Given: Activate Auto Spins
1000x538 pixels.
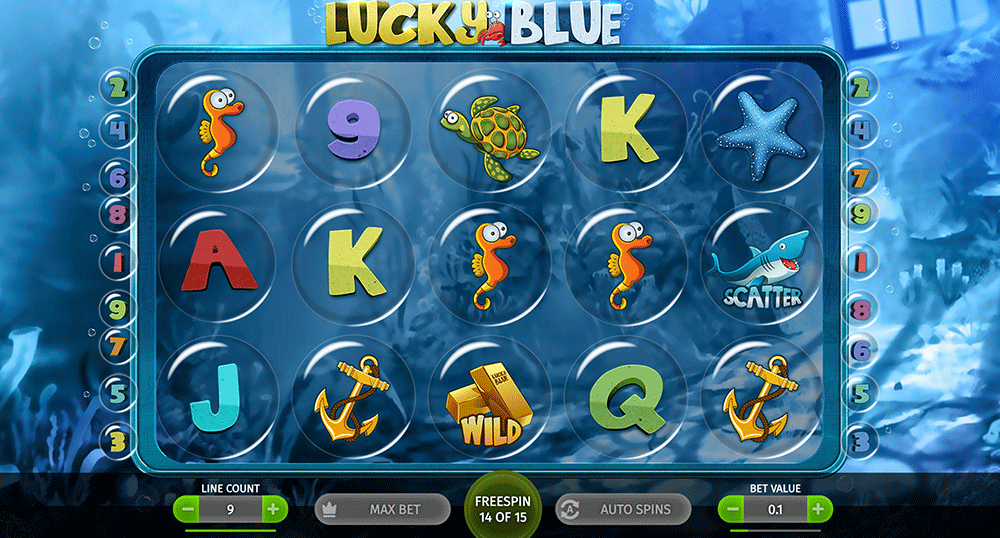Looking at the screenshot, I should tap(622, 509).
